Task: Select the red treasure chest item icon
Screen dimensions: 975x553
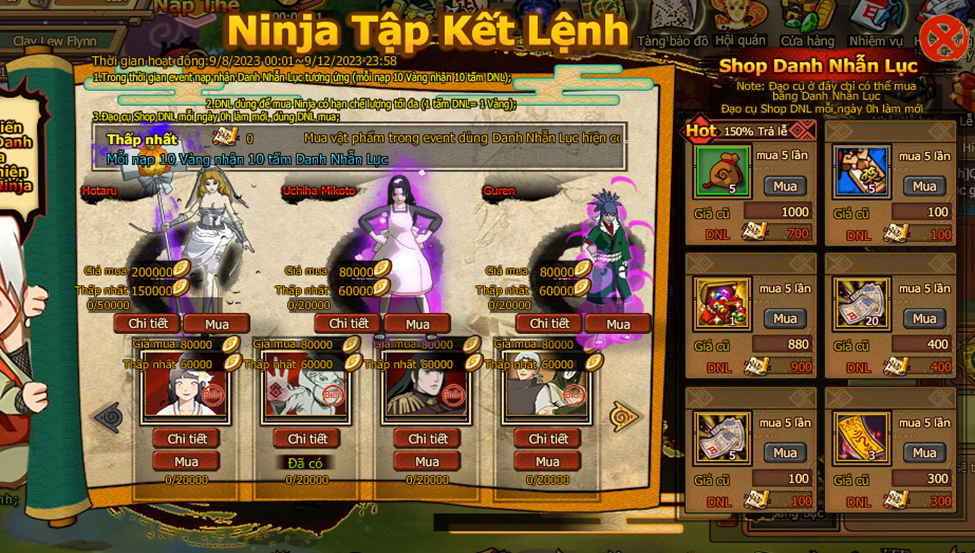Action: click(722, 304)
